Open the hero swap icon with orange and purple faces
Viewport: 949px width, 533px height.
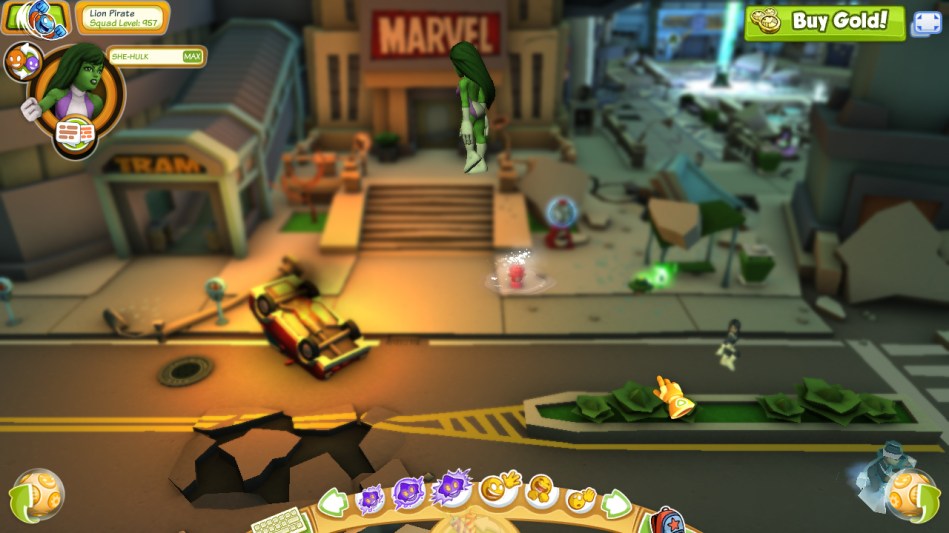point(22,61)
